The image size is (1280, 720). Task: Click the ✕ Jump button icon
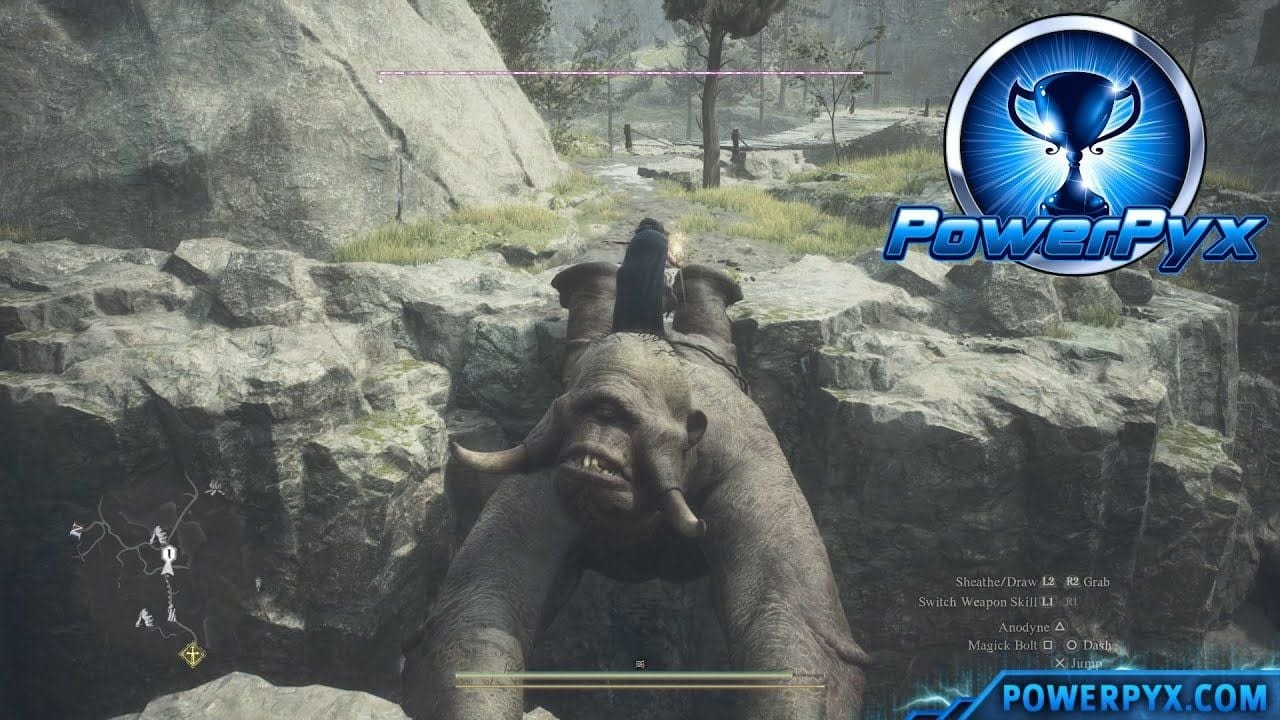1059,662
